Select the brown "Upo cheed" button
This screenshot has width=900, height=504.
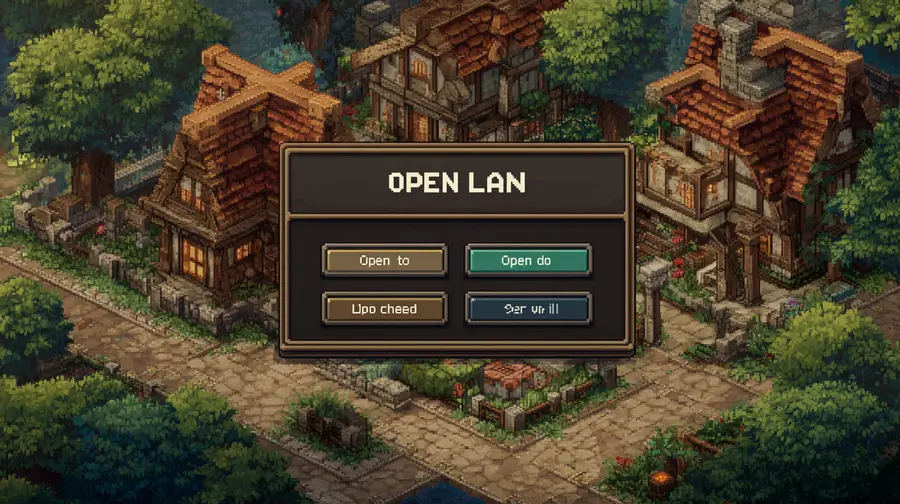pos(384,309)
